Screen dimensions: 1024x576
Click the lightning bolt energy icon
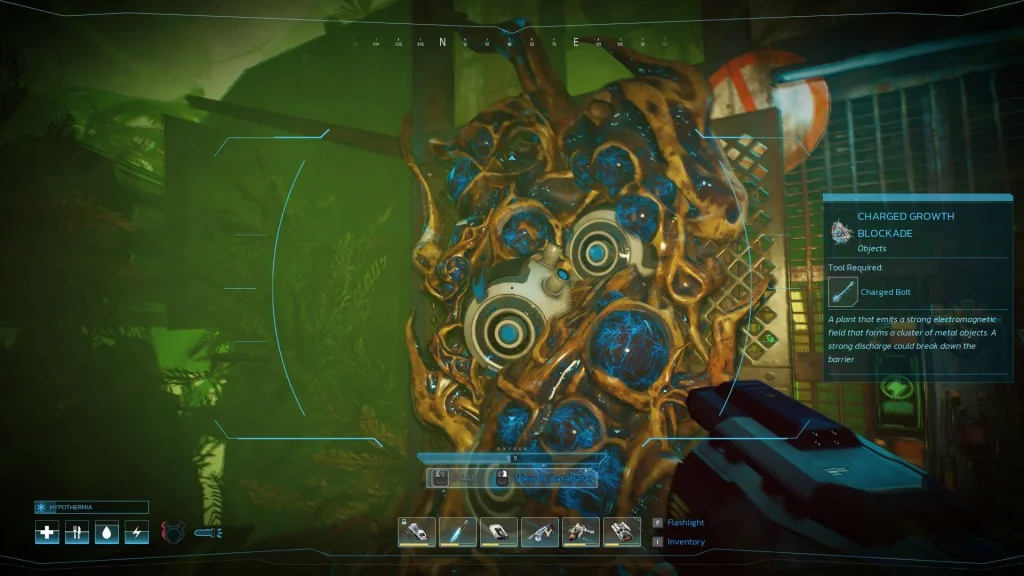137,532
